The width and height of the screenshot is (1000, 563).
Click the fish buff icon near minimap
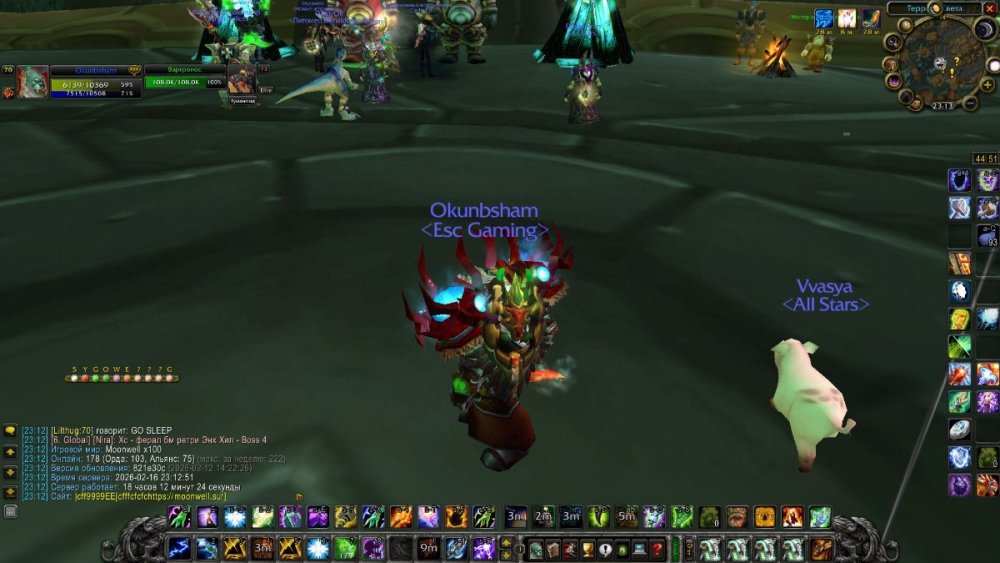(x=872, y=18)
